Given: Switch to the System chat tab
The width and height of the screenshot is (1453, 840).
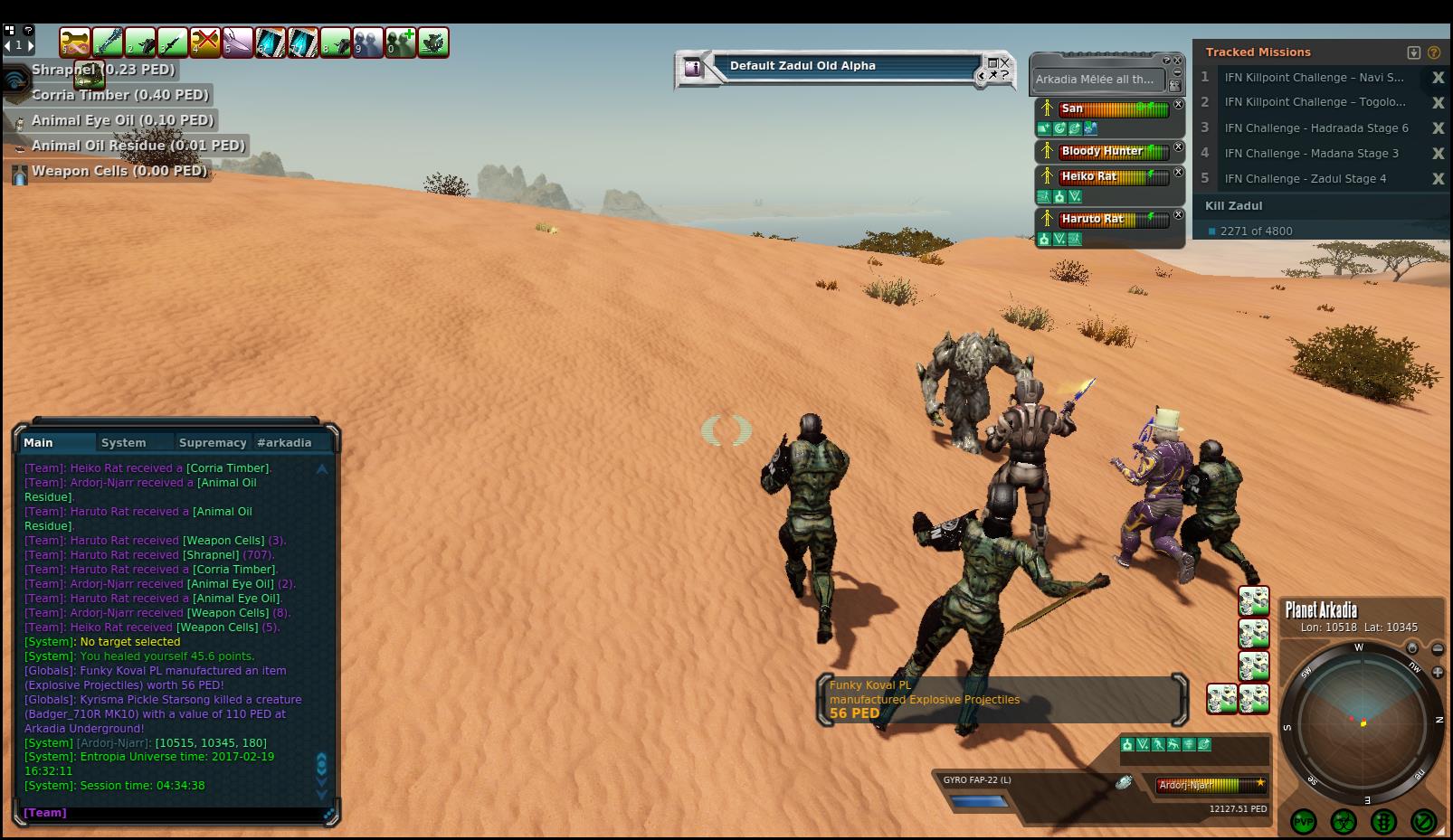Looking at the screenshot, I should coord(124,442).
